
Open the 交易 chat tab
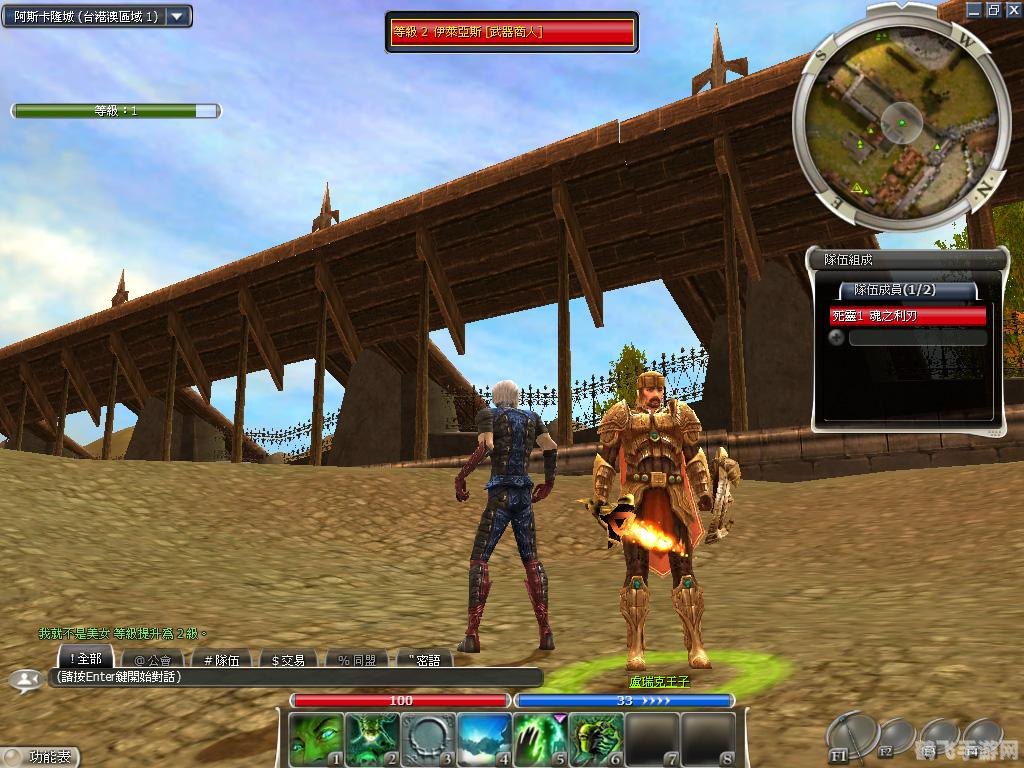(x=288, y=659)
